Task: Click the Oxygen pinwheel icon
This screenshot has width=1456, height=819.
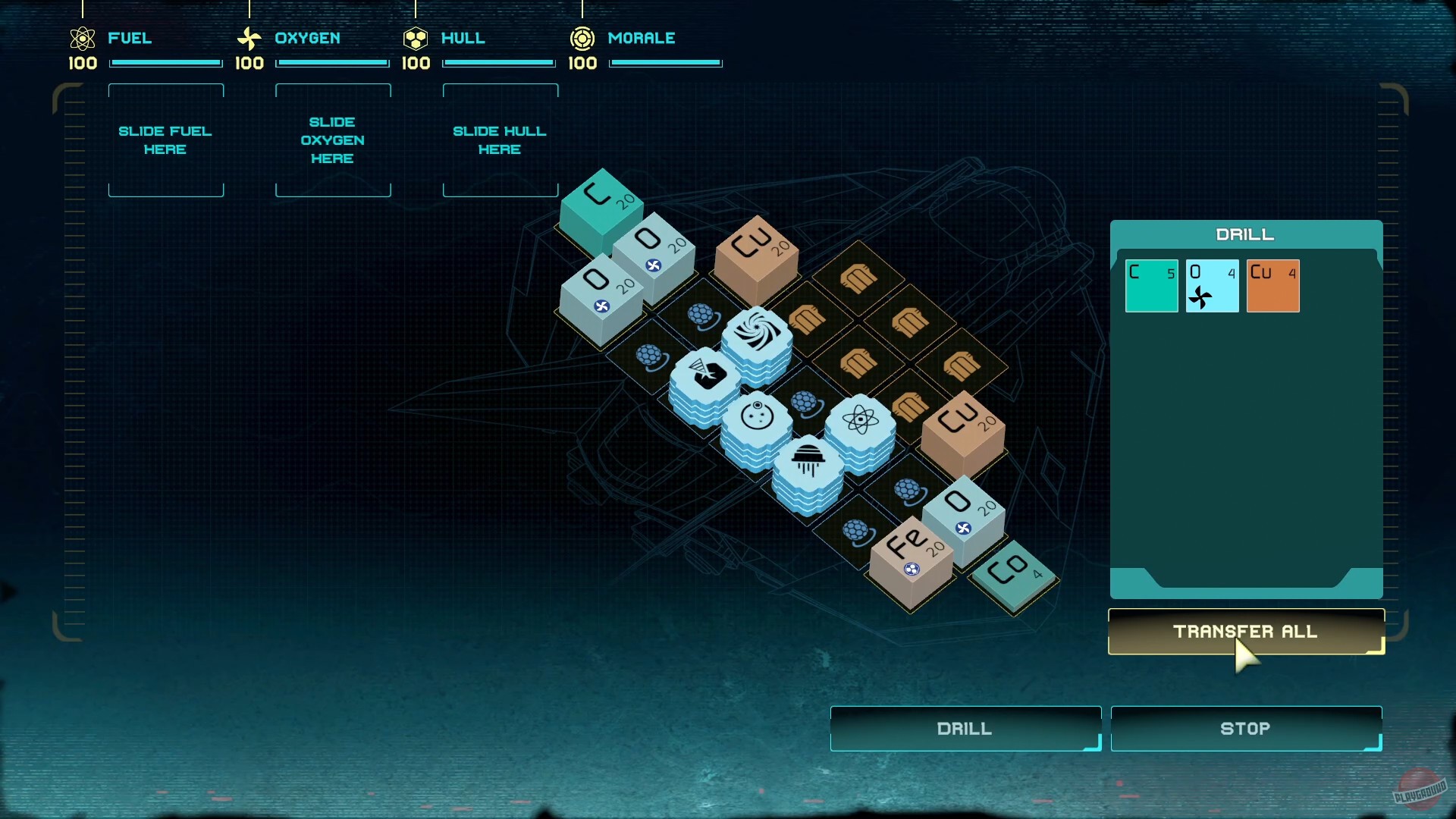Action: [x=249, y=38]
